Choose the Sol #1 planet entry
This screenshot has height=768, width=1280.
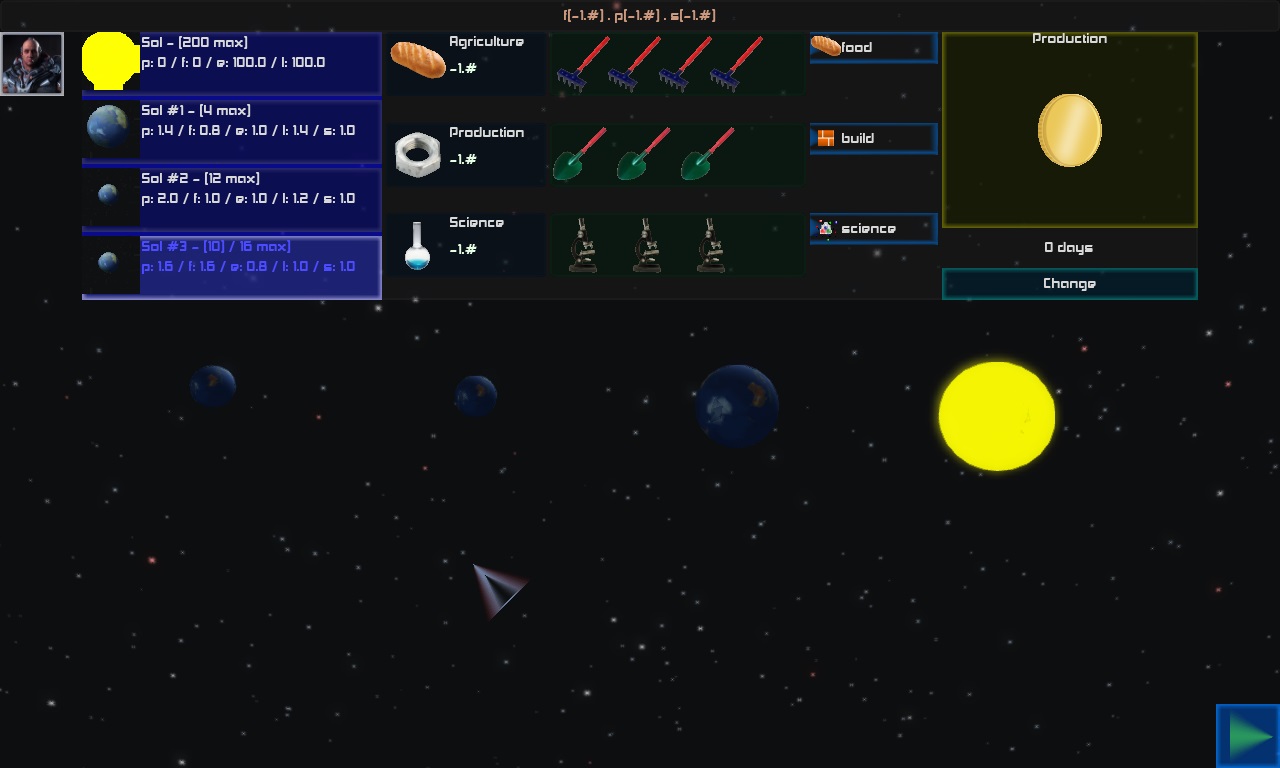click(232, 131)
